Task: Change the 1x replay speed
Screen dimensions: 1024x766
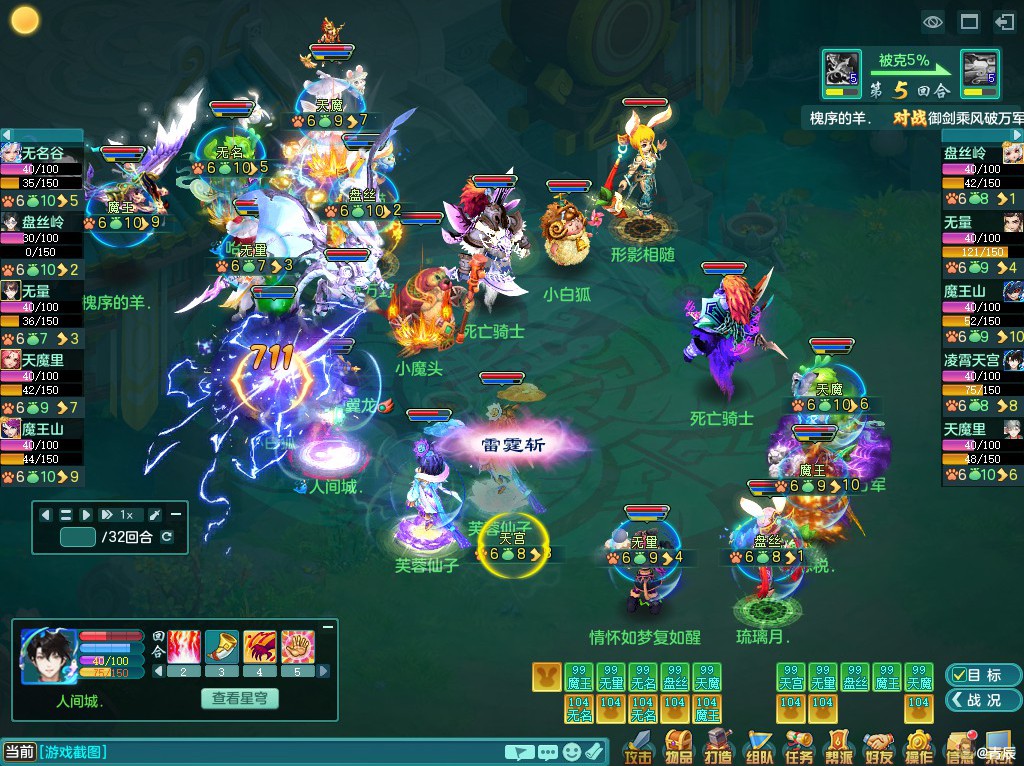Action: click(117, 514)
